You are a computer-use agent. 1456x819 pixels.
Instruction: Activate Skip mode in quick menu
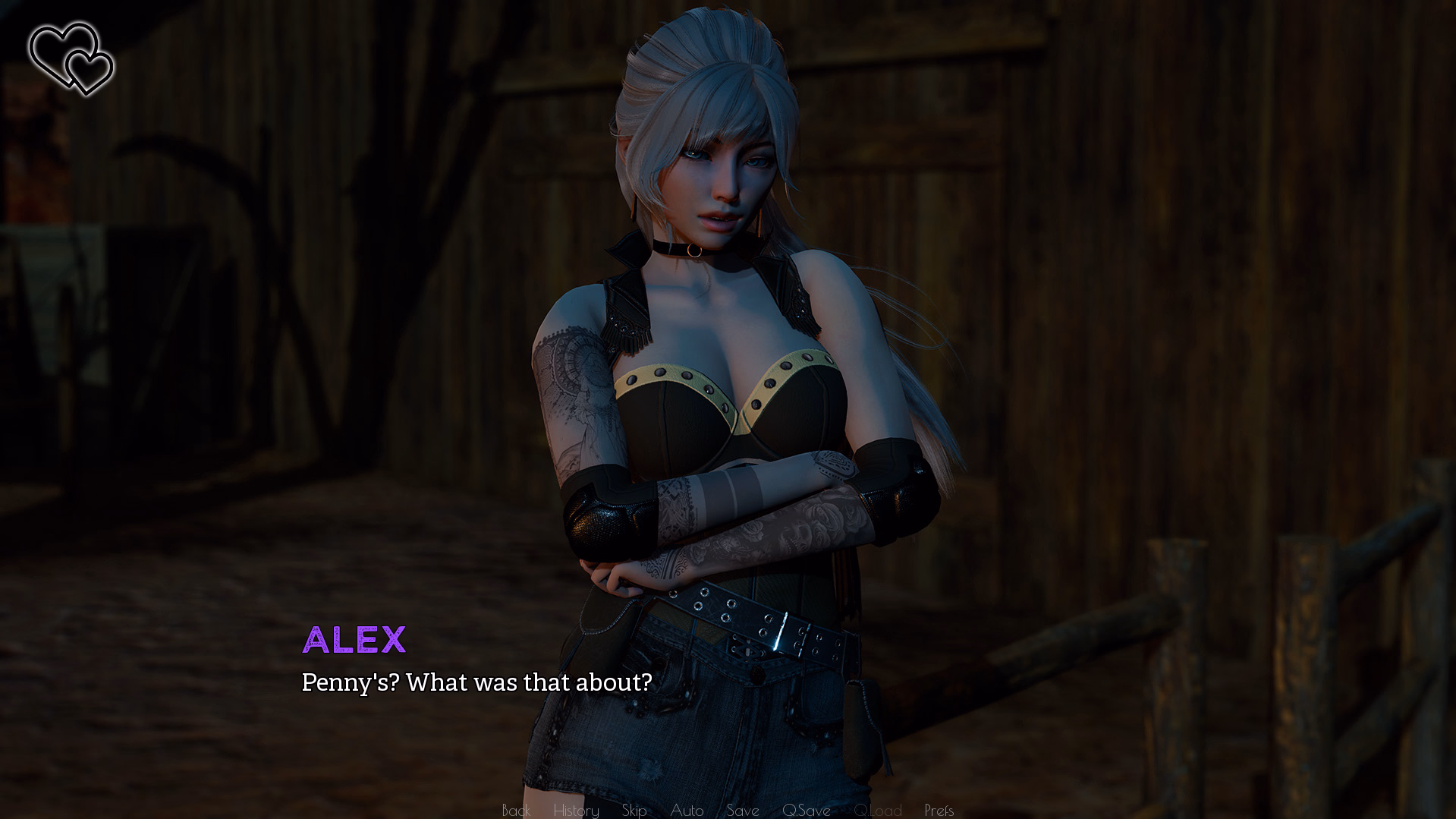pyautogui.click(x=634, y=810)
